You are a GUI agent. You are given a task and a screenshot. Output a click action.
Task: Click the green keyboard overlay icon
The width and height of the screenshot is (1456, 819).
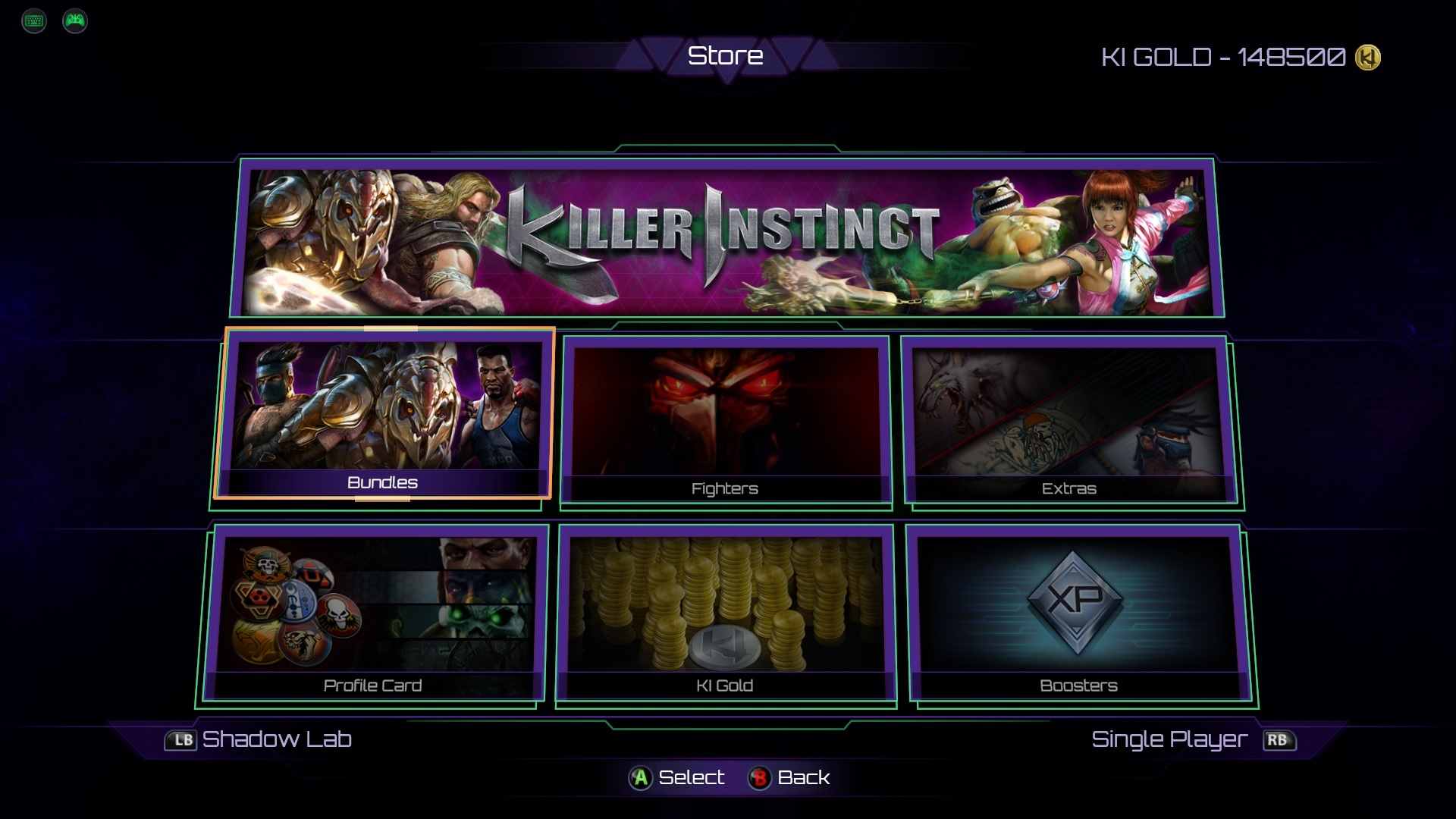pos(34,20)
